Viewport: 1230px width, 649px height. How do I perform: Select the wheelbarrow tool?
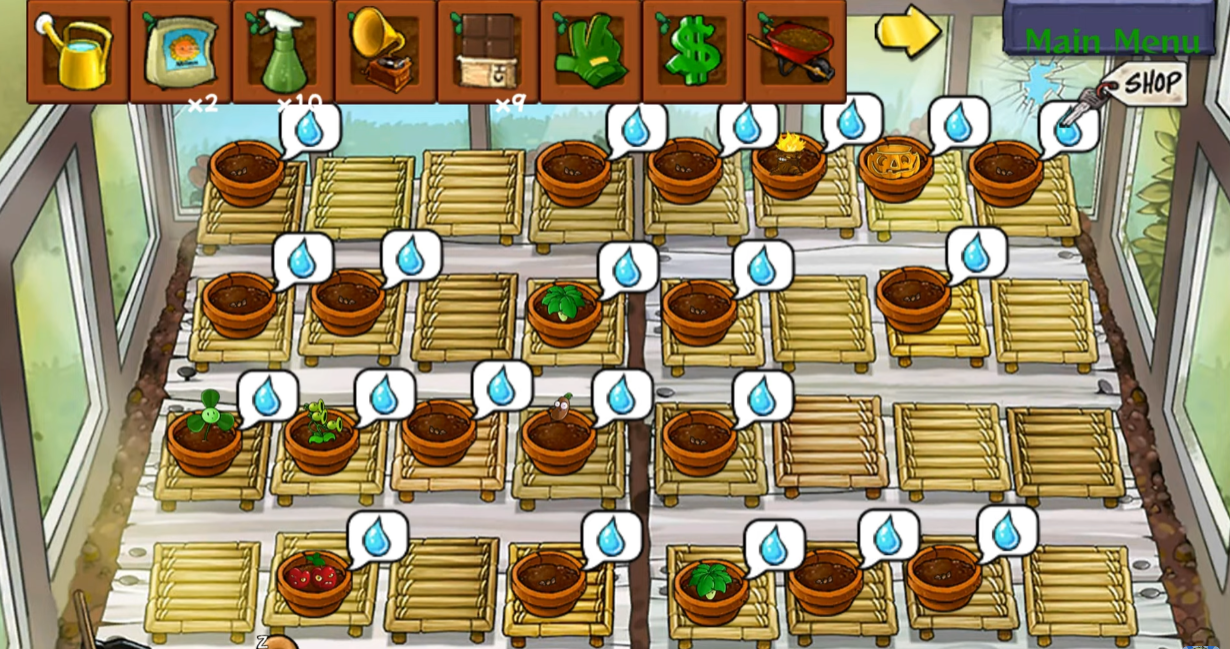pos(795,50)
